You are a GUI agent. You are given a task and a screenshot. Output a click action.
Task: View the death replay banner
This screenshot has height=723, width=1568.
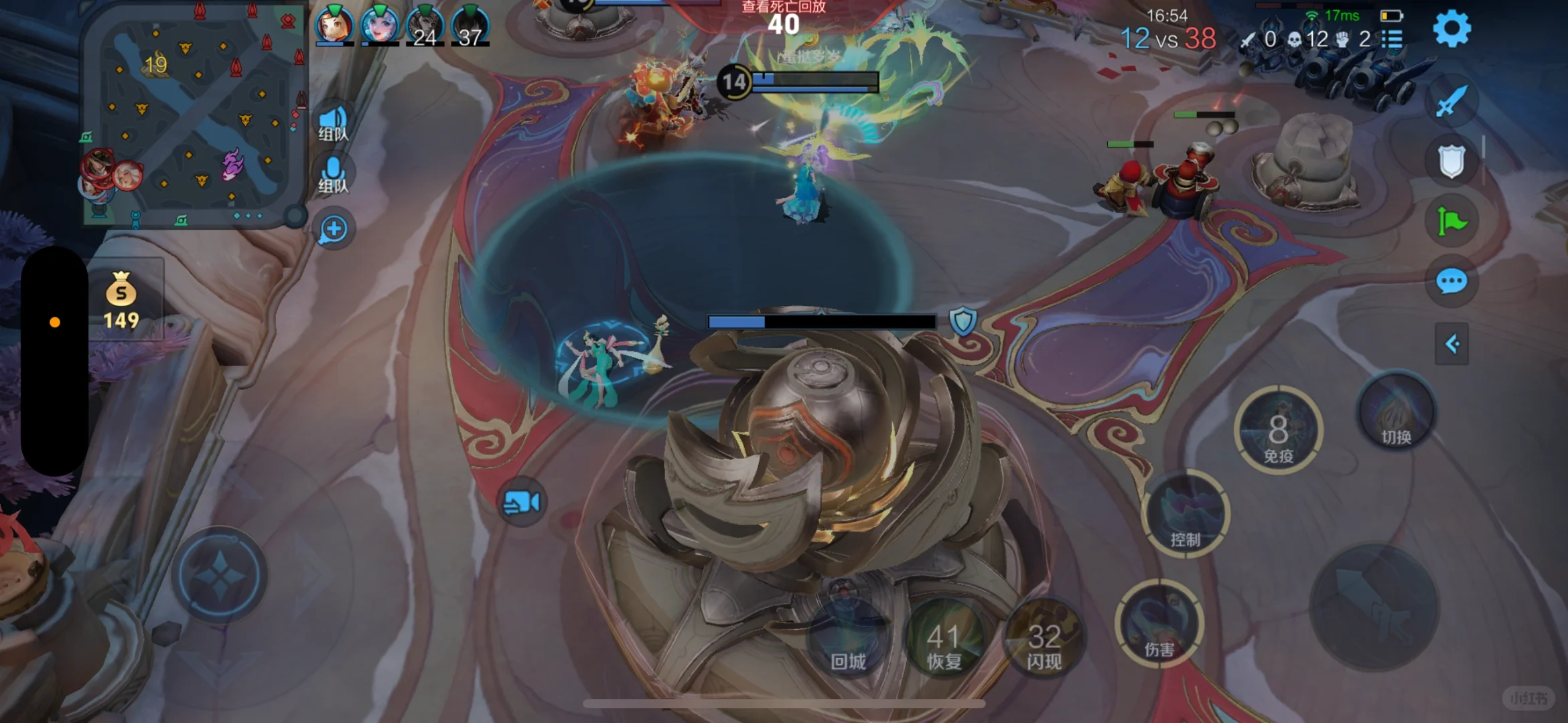point(784,8)
